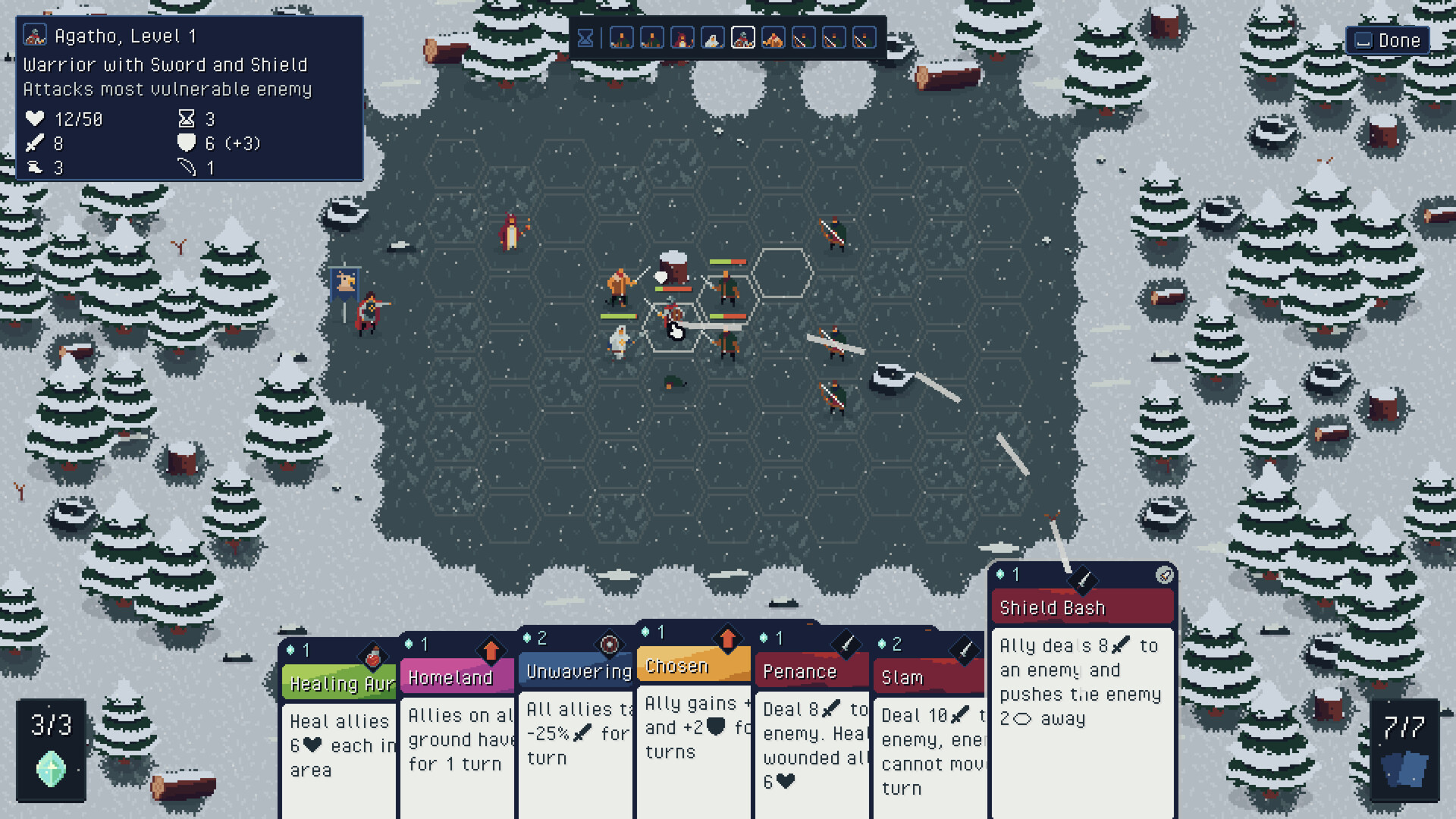1456x819 pixels.
Task: Select the red-hooded mage portrait in the unit bar
Action: tap(682, 37)
